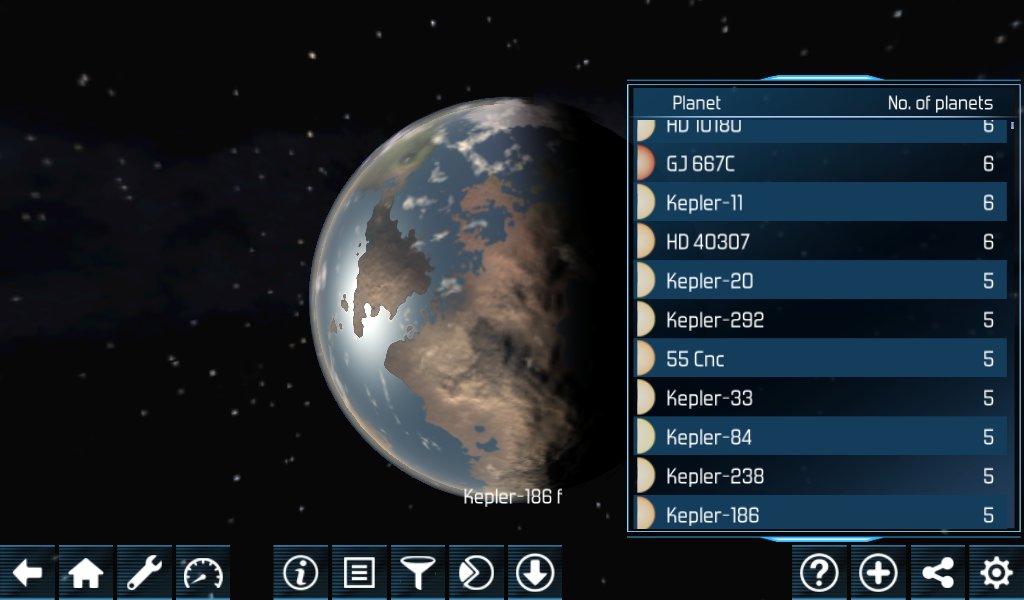Click the plus add button

(878, 573)
